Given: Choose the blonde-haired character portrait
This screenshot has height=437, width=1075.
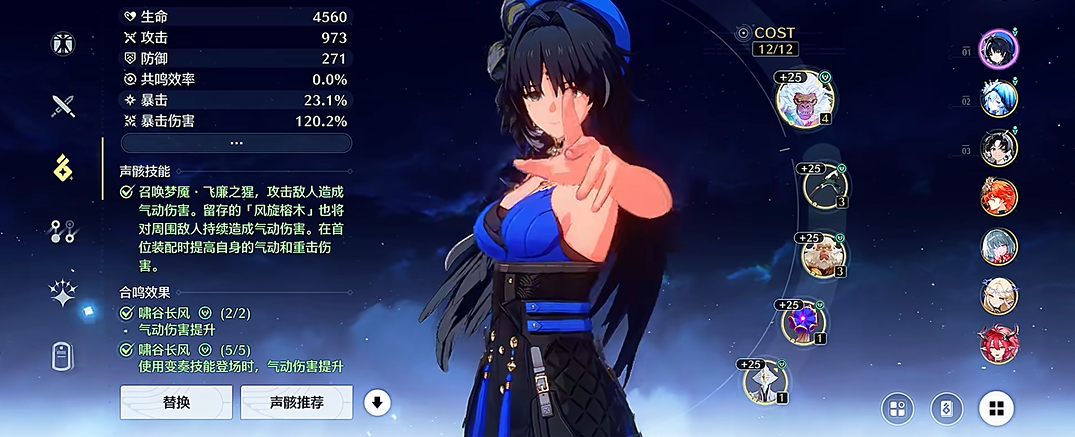Looking at the screenshot, I should [x=998, y=294].
